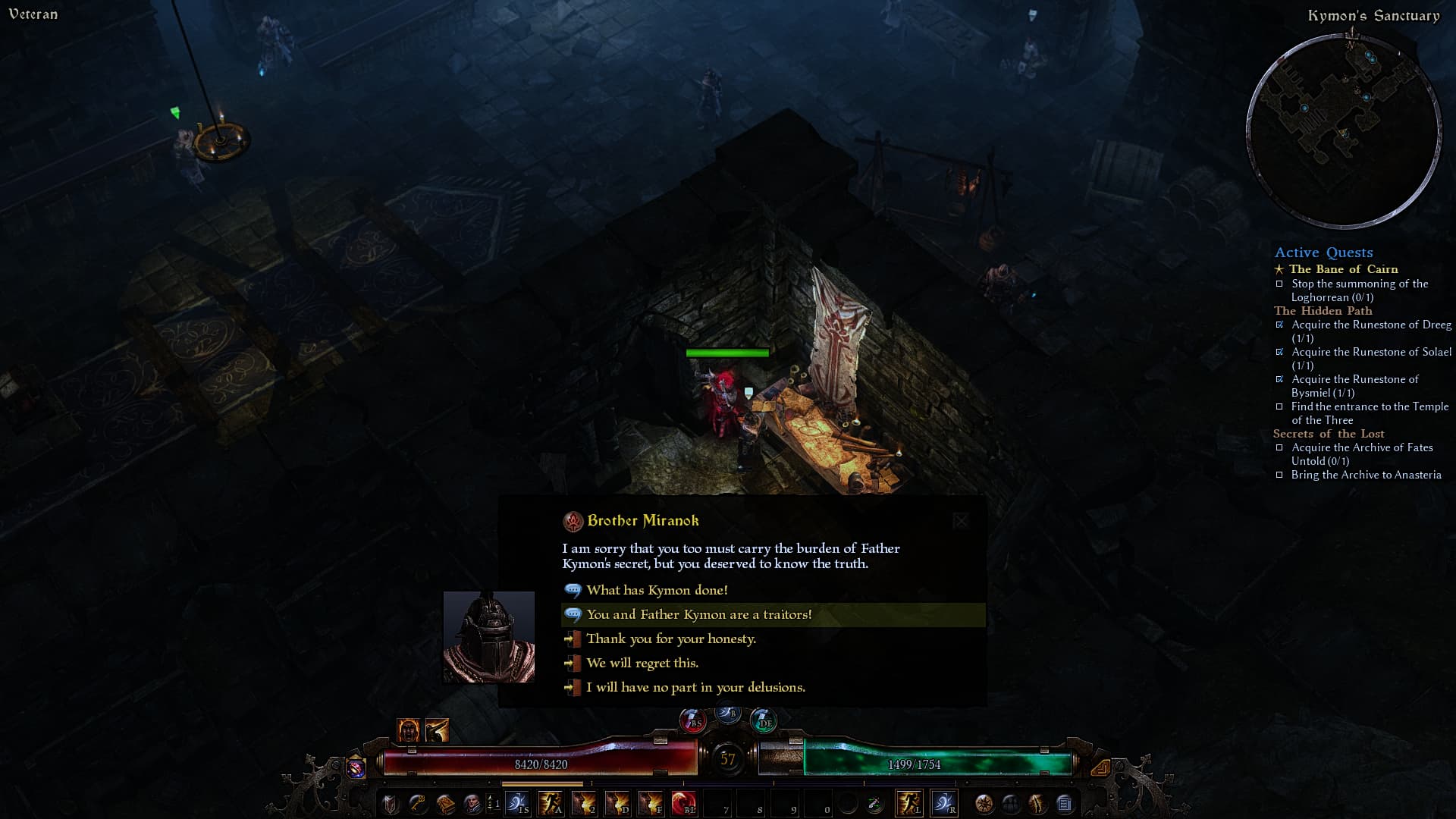The image size is (1456, 819).
Task: Open the compass map icon
Action: tap(984, 804)
